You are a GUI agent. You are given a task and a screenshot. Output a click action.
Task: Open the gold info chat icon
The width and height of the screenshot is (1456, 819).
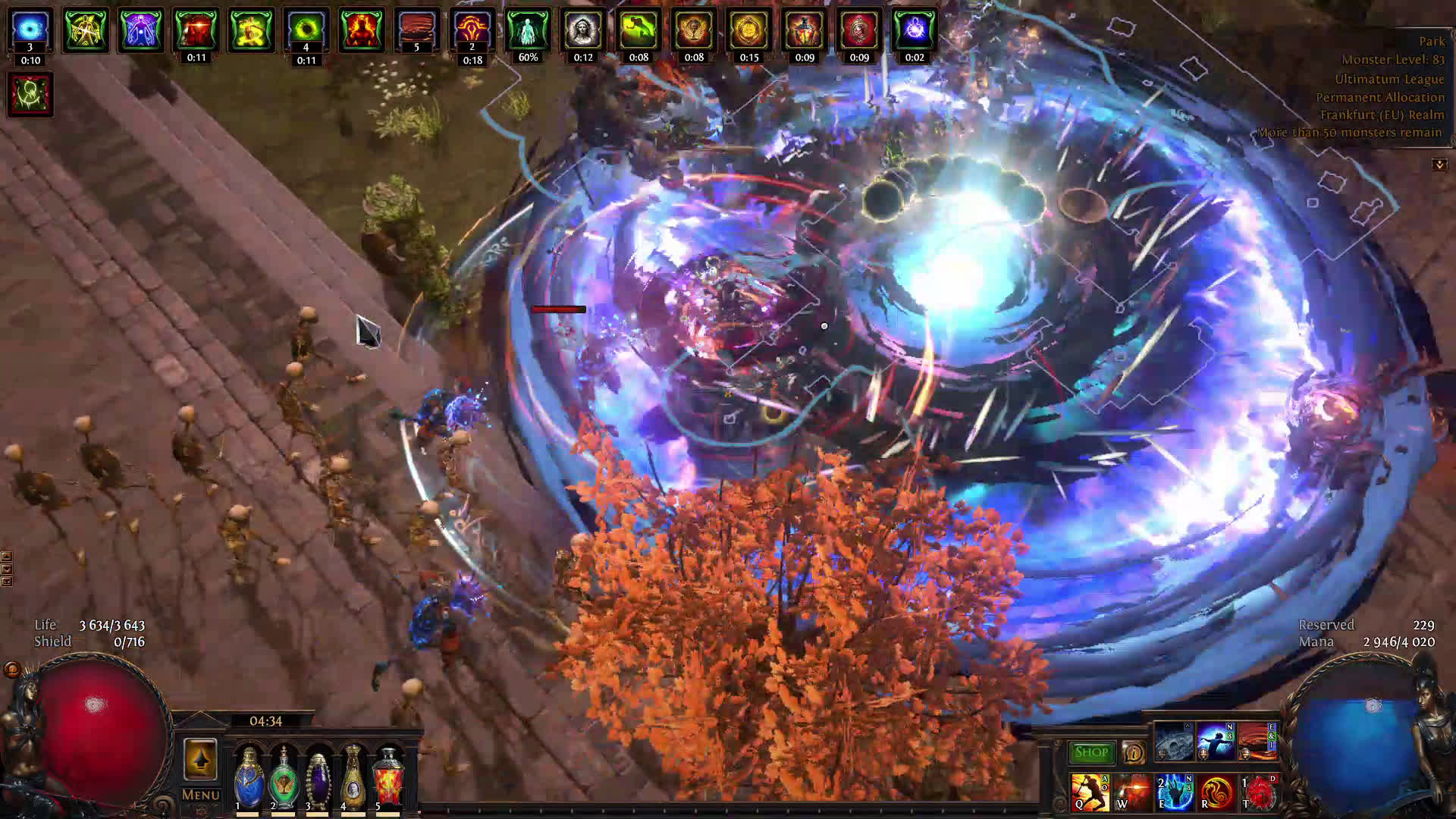(x=1133, y=752)
